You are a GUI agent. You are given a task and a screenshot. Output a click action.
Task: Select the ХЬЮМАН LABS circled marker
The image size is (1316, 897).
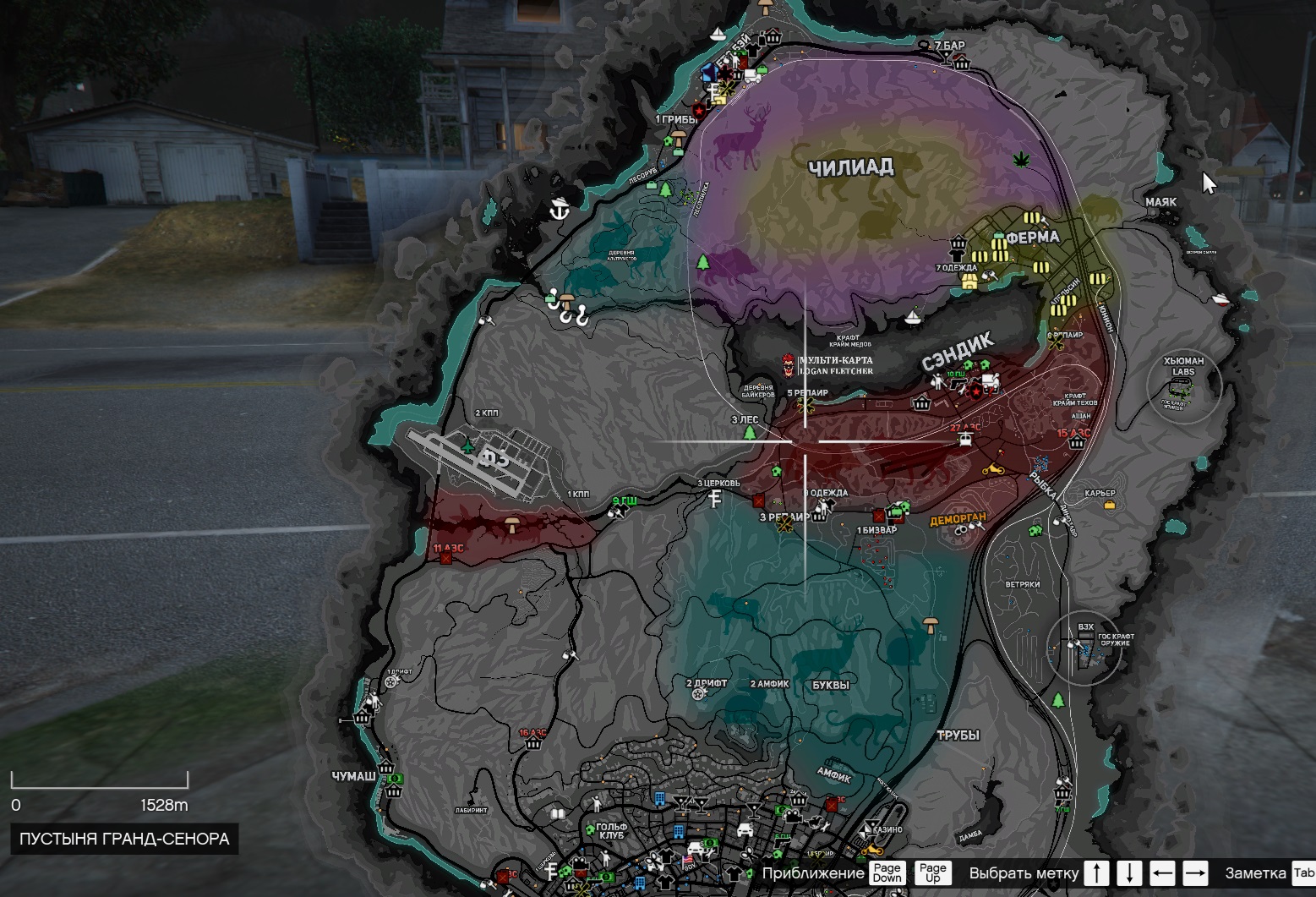pos(1183,386)
